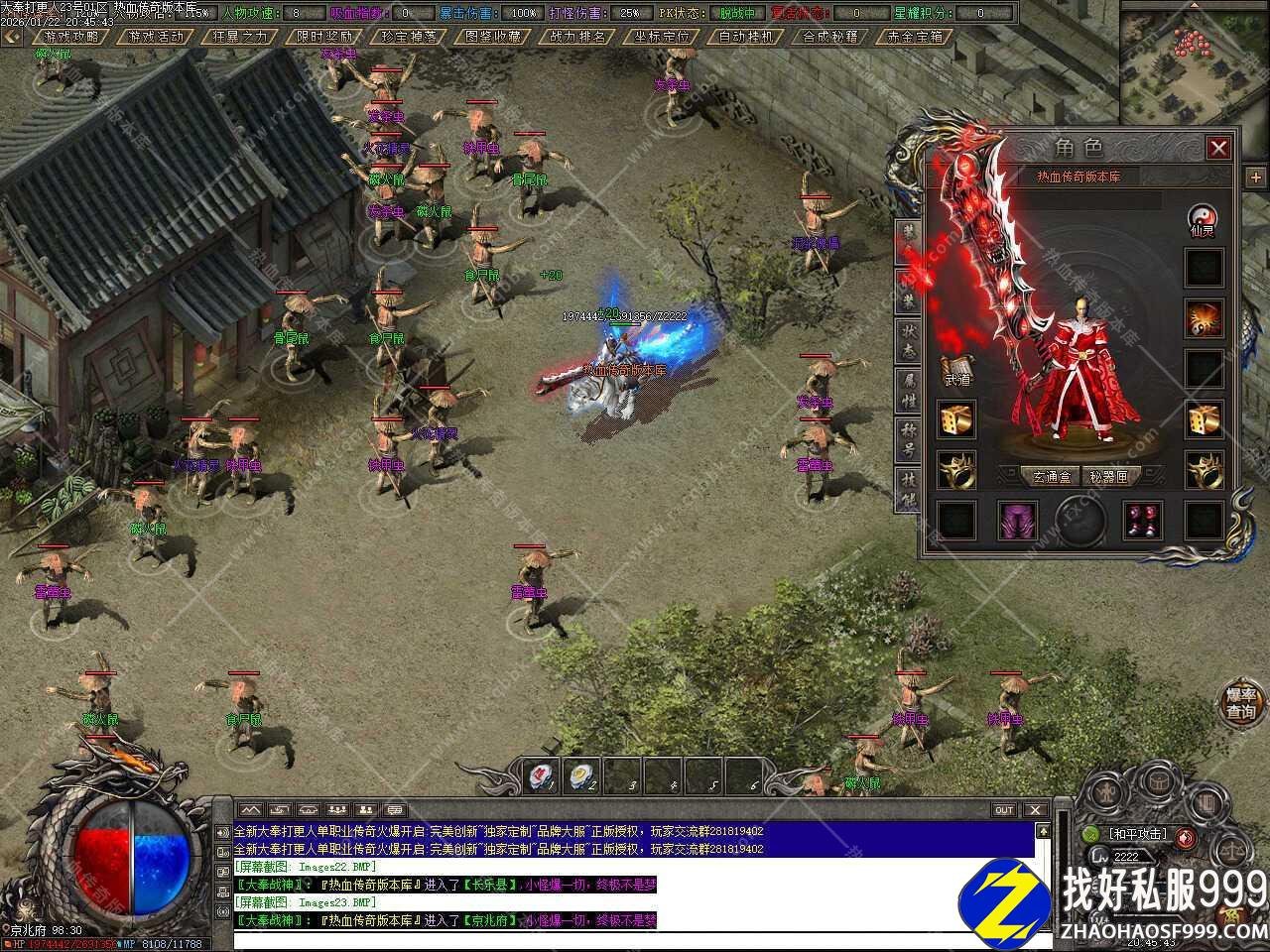This screenshot has height=952, width=1270.
Task: Close the 角色 character panel
Action: point(1218,149)
